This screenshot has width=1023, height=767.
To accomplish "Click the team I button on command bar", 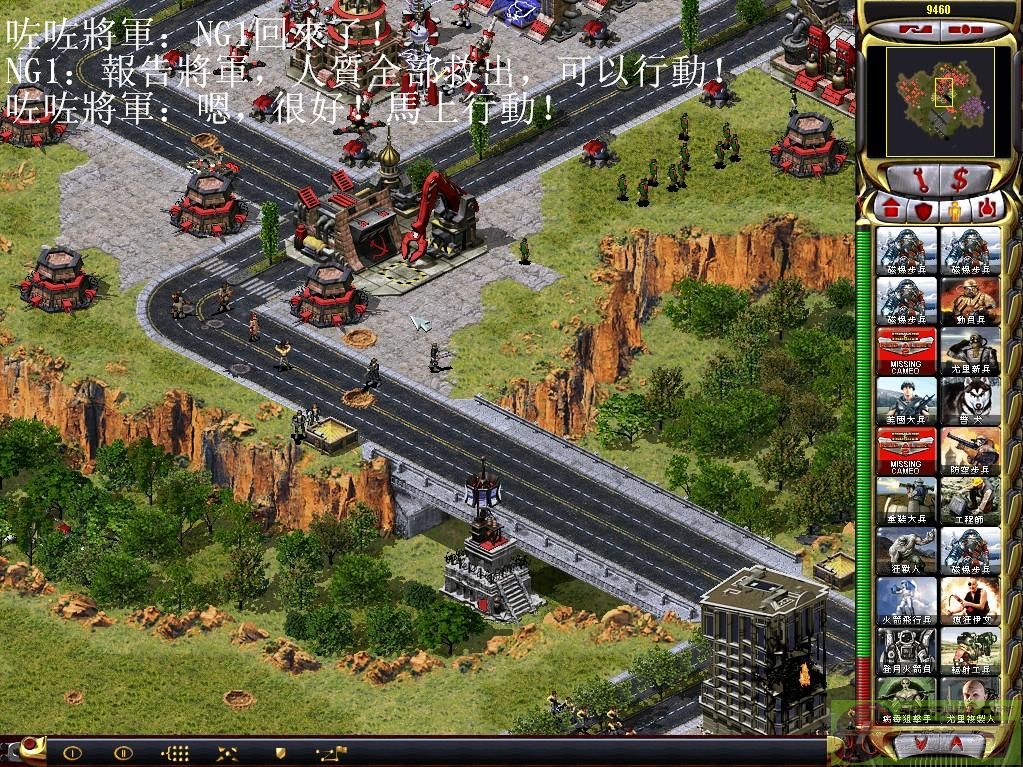I will tap(74, 752).
